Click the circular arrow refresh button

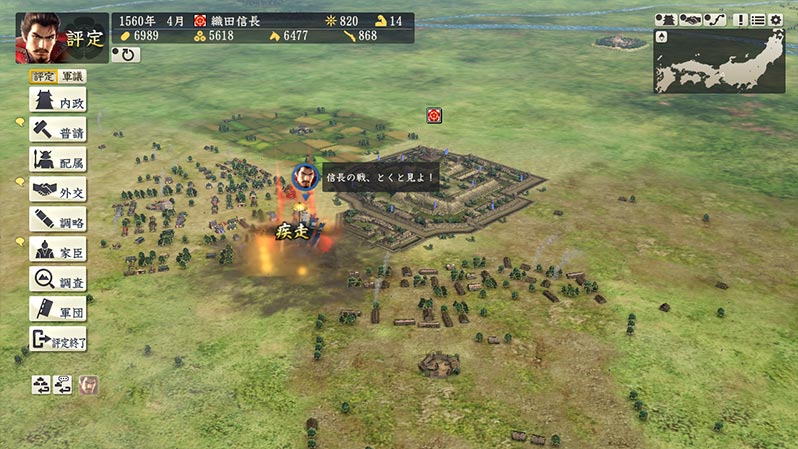(126, 54)
